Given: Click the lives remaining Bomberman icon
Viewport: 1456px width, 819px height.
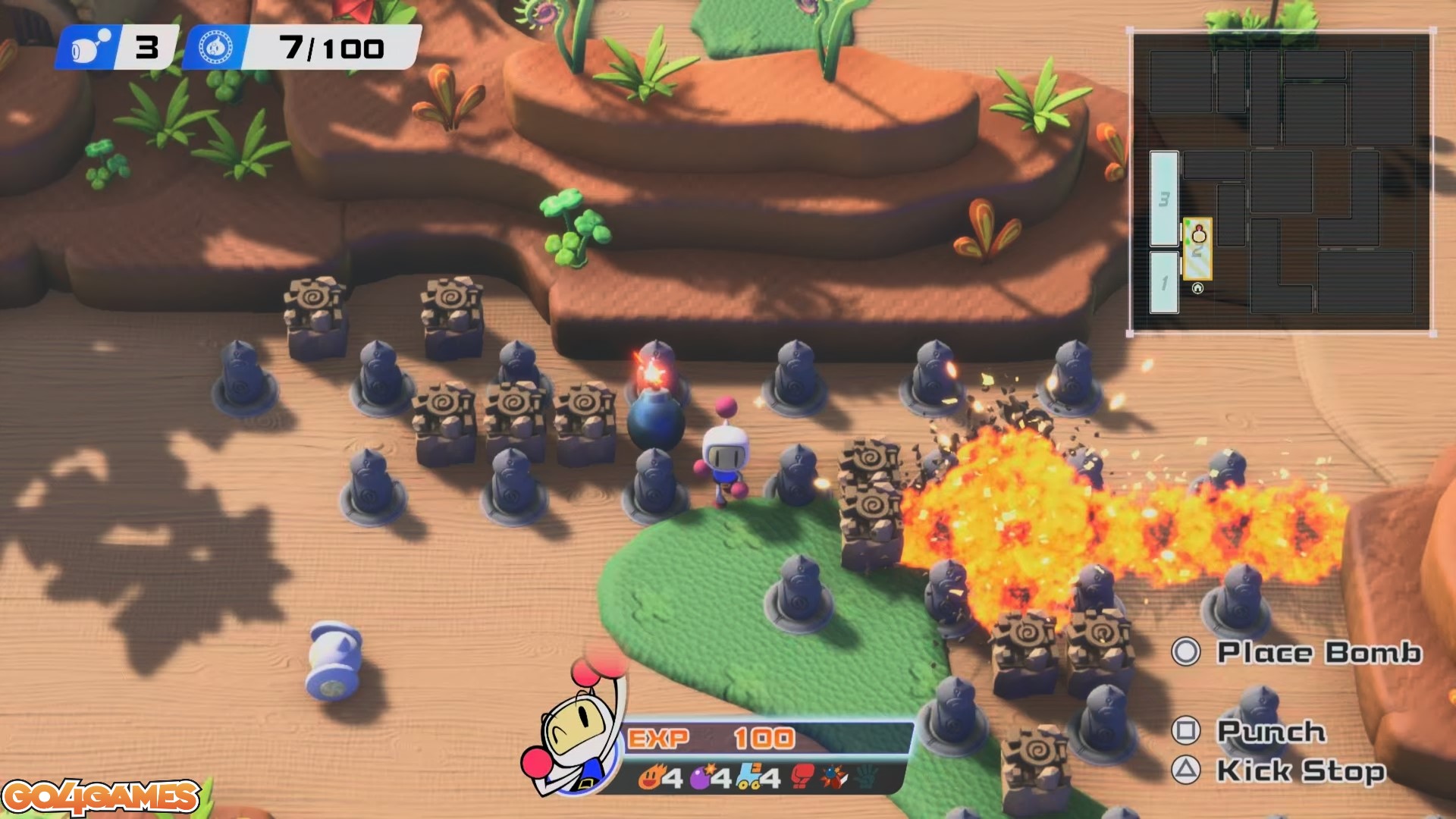Looking at the screenshot, I should (86, 48).
